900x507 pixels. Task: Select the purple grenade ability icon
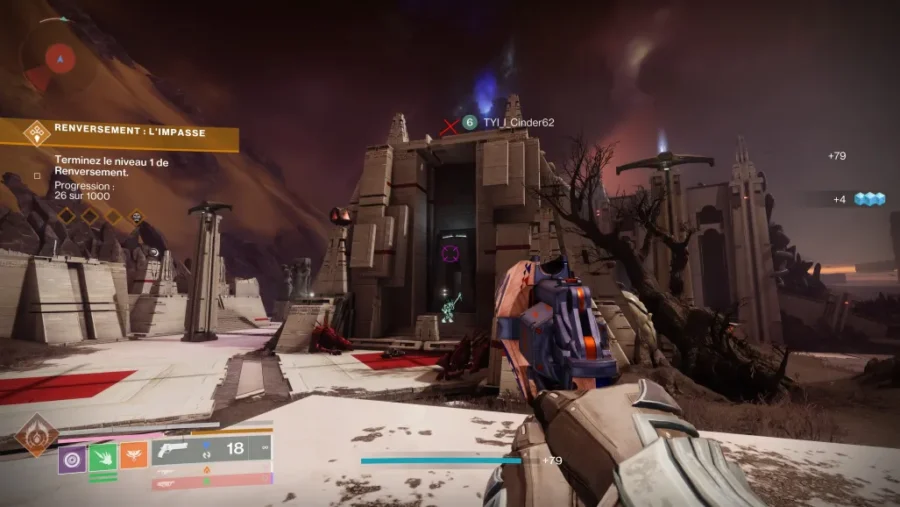(72, 457)
